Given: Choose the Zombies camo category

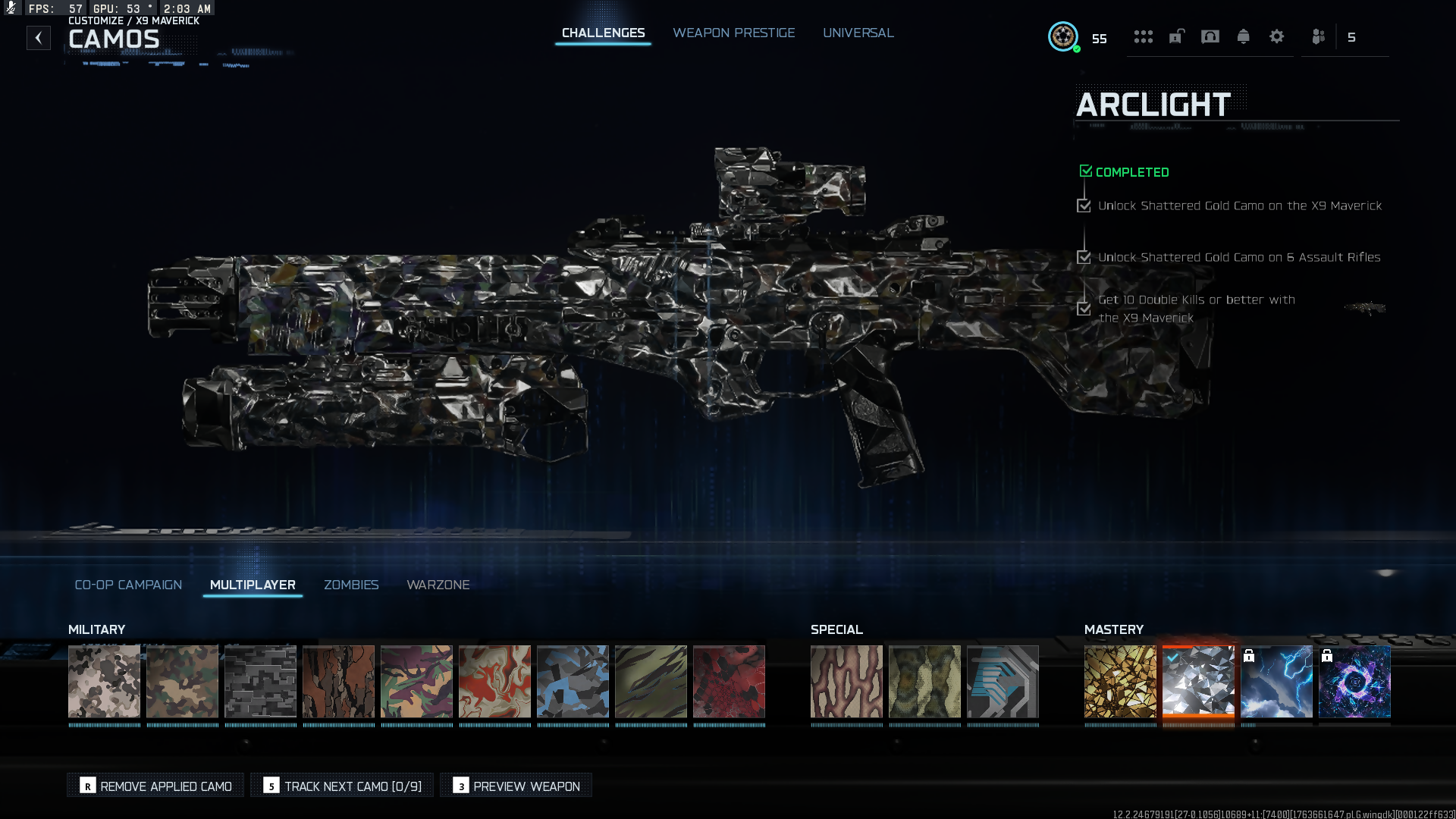Looking at the screenshot, I should pyautogui.click(x=351, y=585).
